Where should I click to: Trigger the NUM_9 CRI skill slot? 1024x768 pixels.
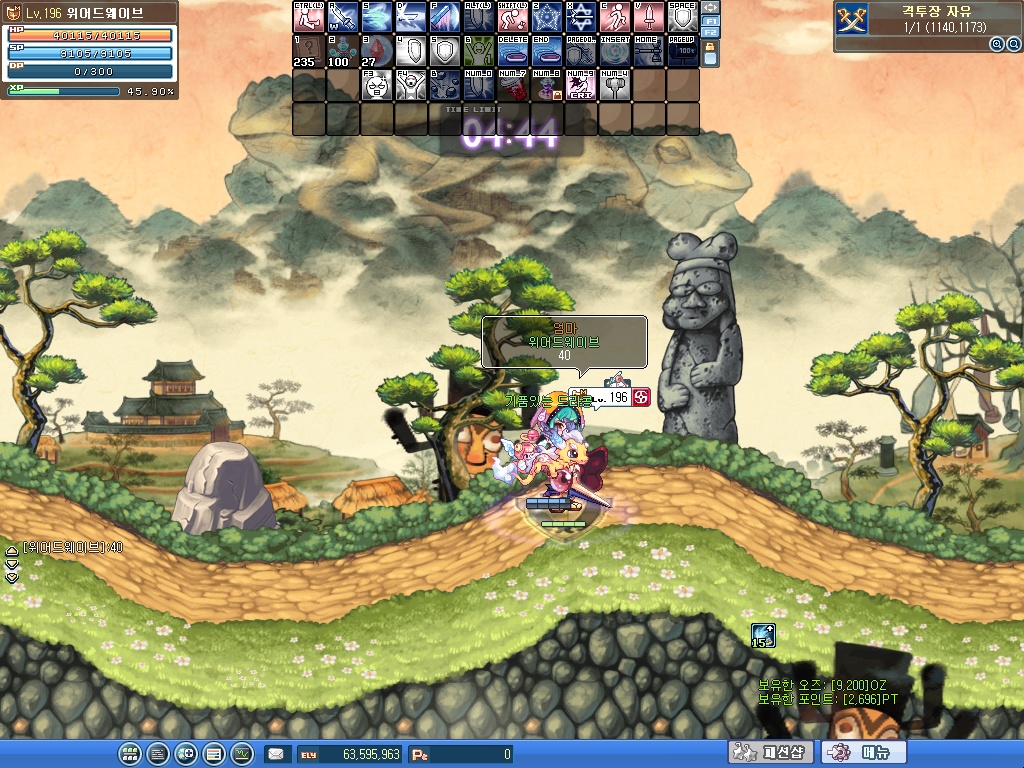tap(580, 84)
